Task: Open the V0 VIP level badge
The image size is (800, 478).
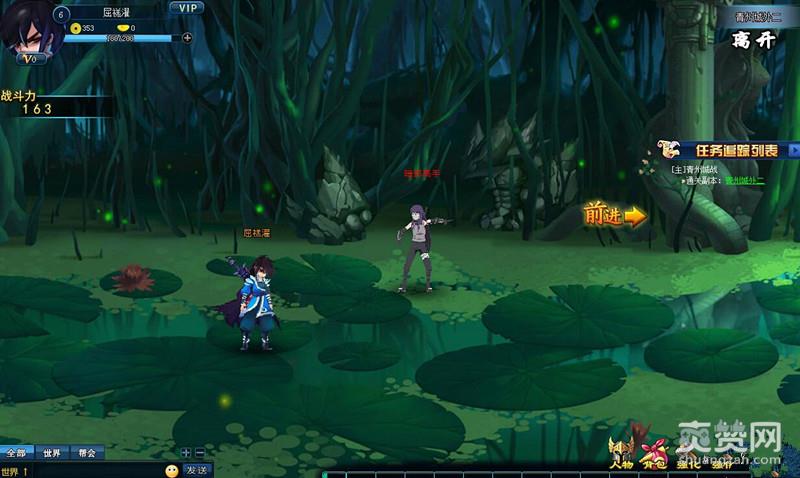Action: (x=31, y=58)
